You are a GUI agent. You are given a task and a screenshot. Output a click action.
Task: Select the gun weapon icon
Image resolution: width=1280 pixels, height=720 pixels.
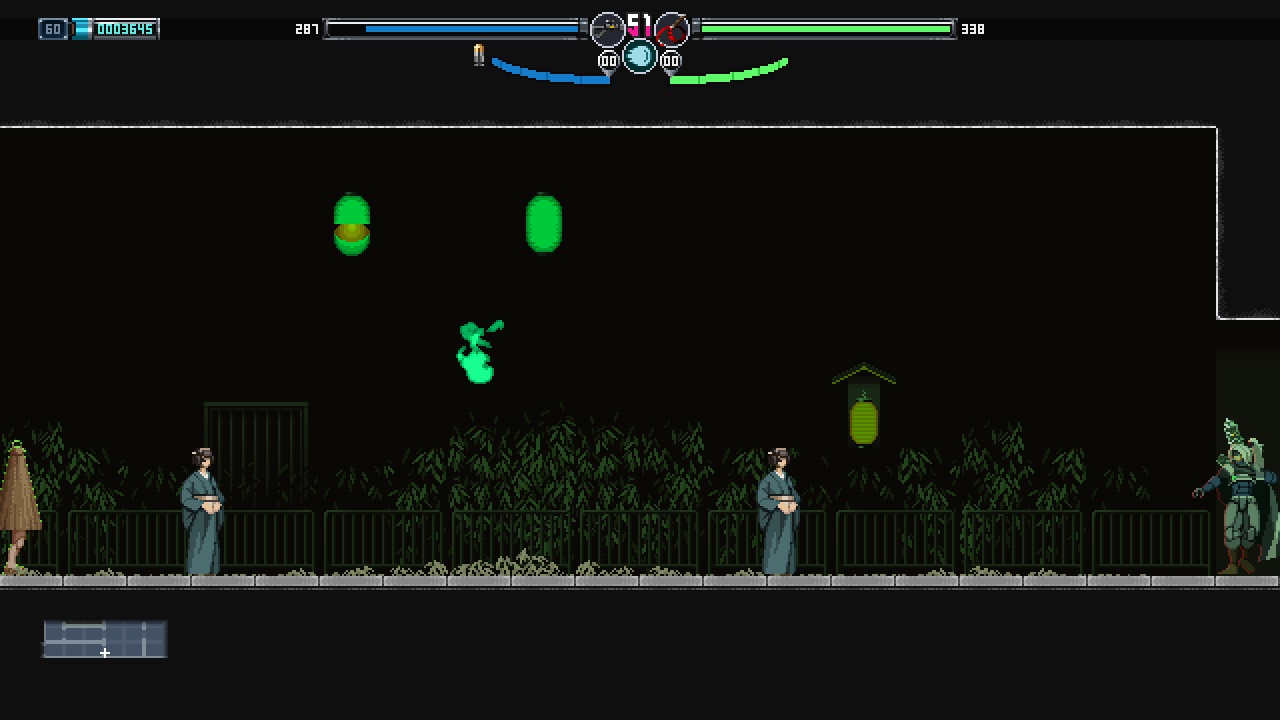click(607, 29)
